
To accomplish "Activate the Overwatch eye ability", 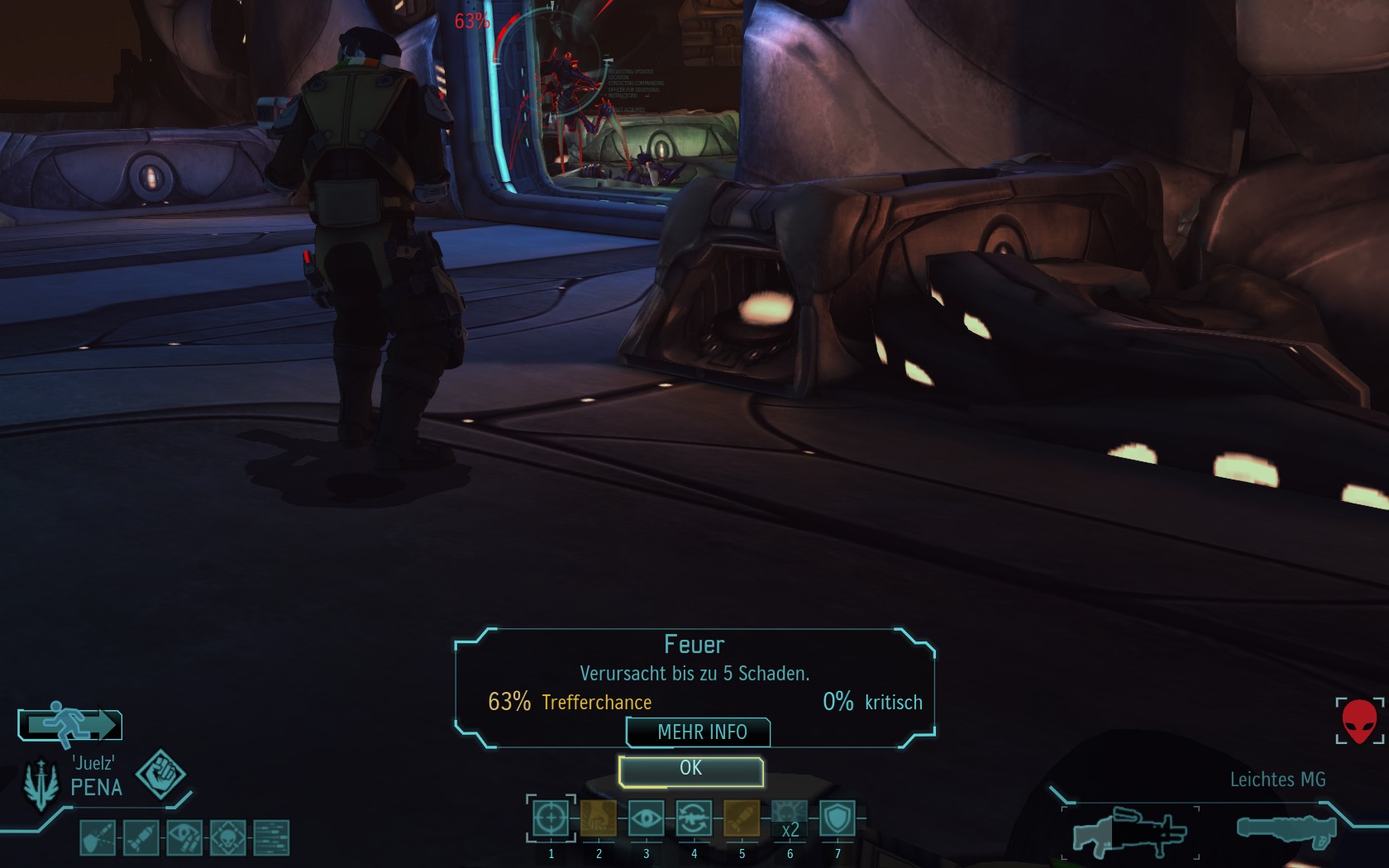I will (x=646, y=818).
